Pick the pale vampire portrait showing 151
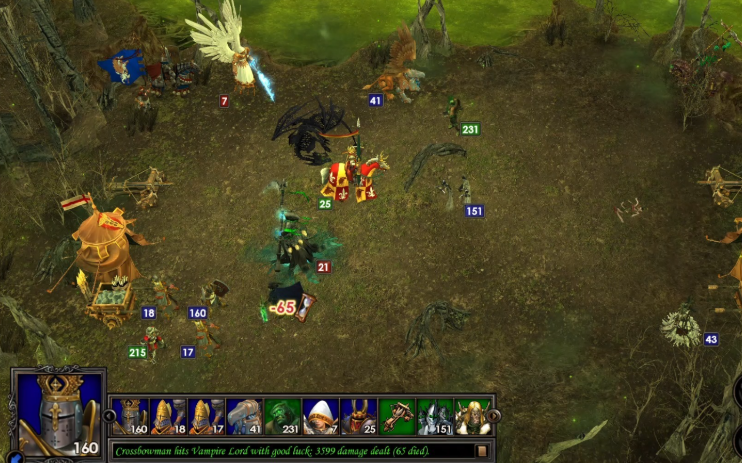Screen dimensions: 742x463 (435, 416)
